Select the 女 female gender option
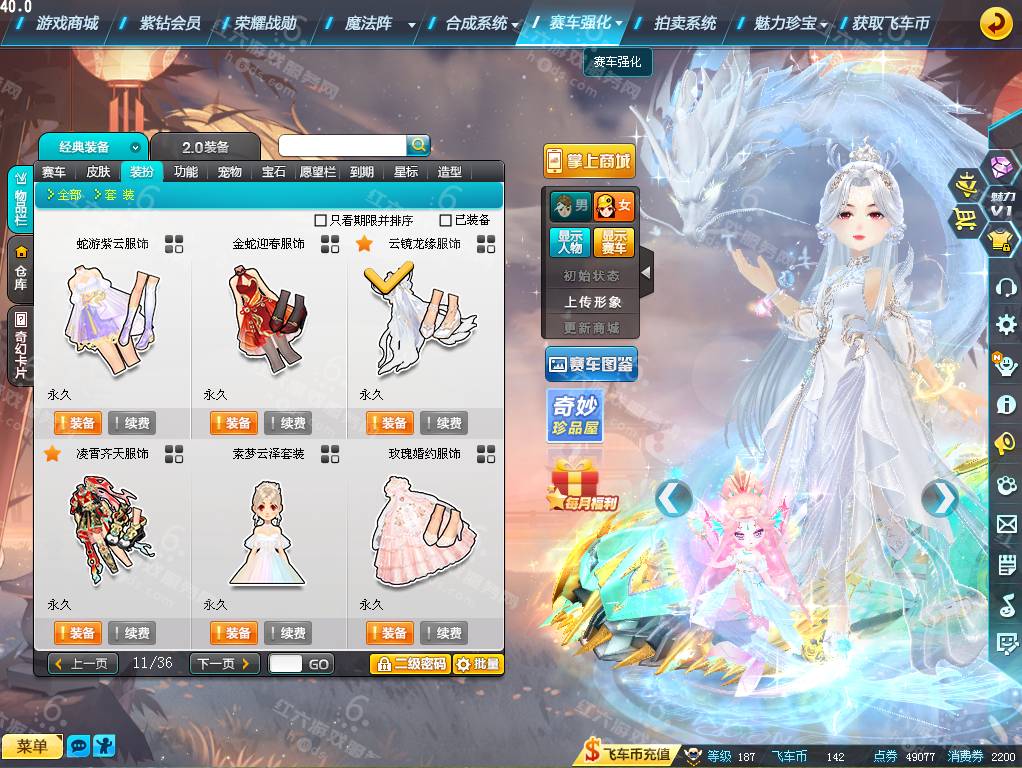Image resolution: width=1022 pixels, height=768 pixels. pos(613,207)
